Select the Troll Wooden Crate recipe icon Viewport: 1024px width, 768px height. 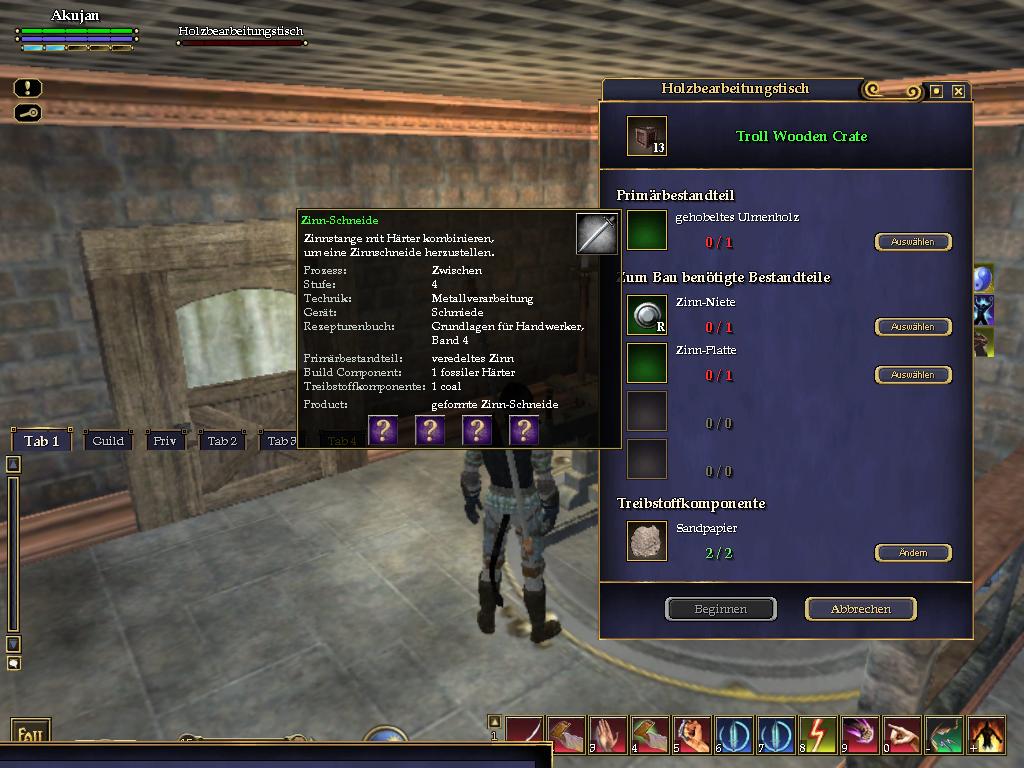tap(646, 136)
